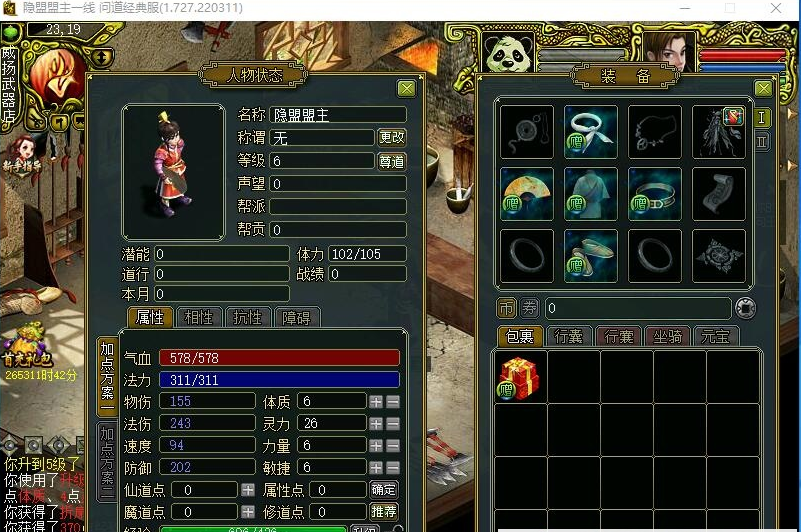The width and height of the screenshot is (801, 532).
Task: Close the character status panel
Action: click(406, 88)
